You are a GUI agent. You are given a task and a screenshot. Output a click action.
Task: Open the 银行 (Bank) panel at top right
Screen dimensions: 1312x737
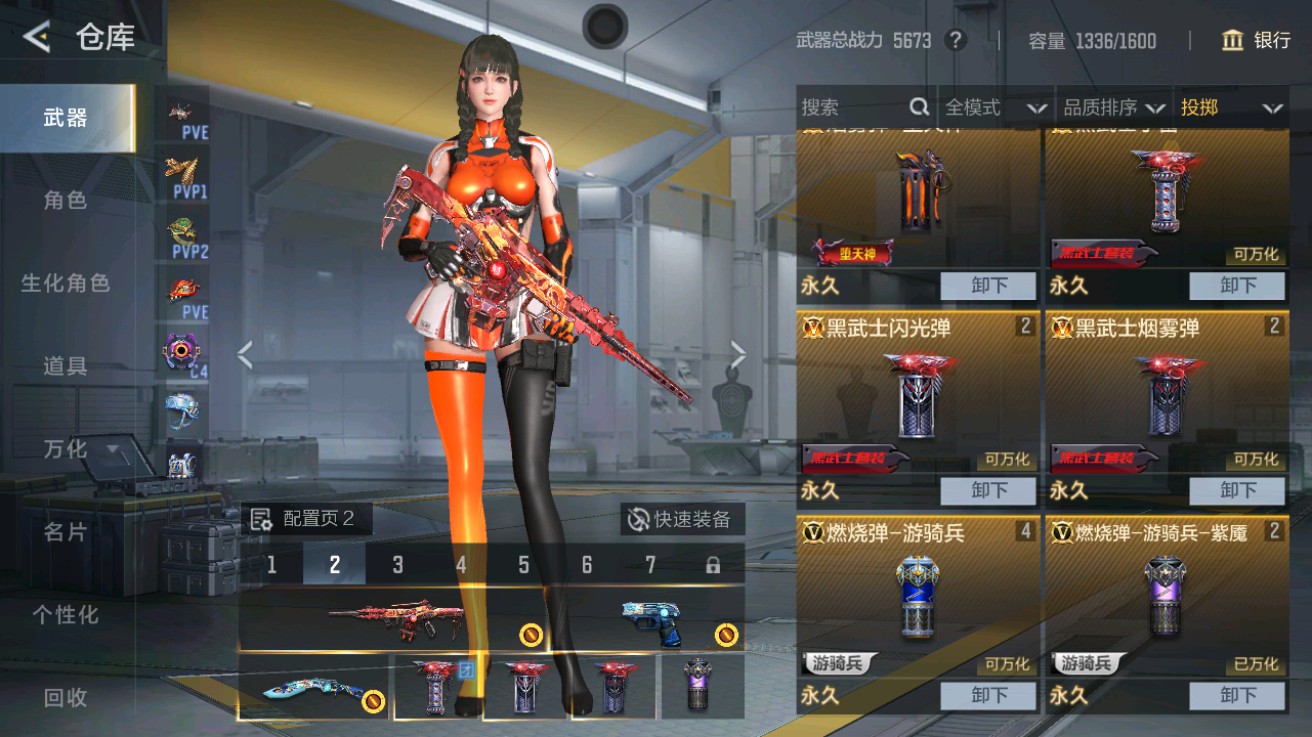point(1262,41)
